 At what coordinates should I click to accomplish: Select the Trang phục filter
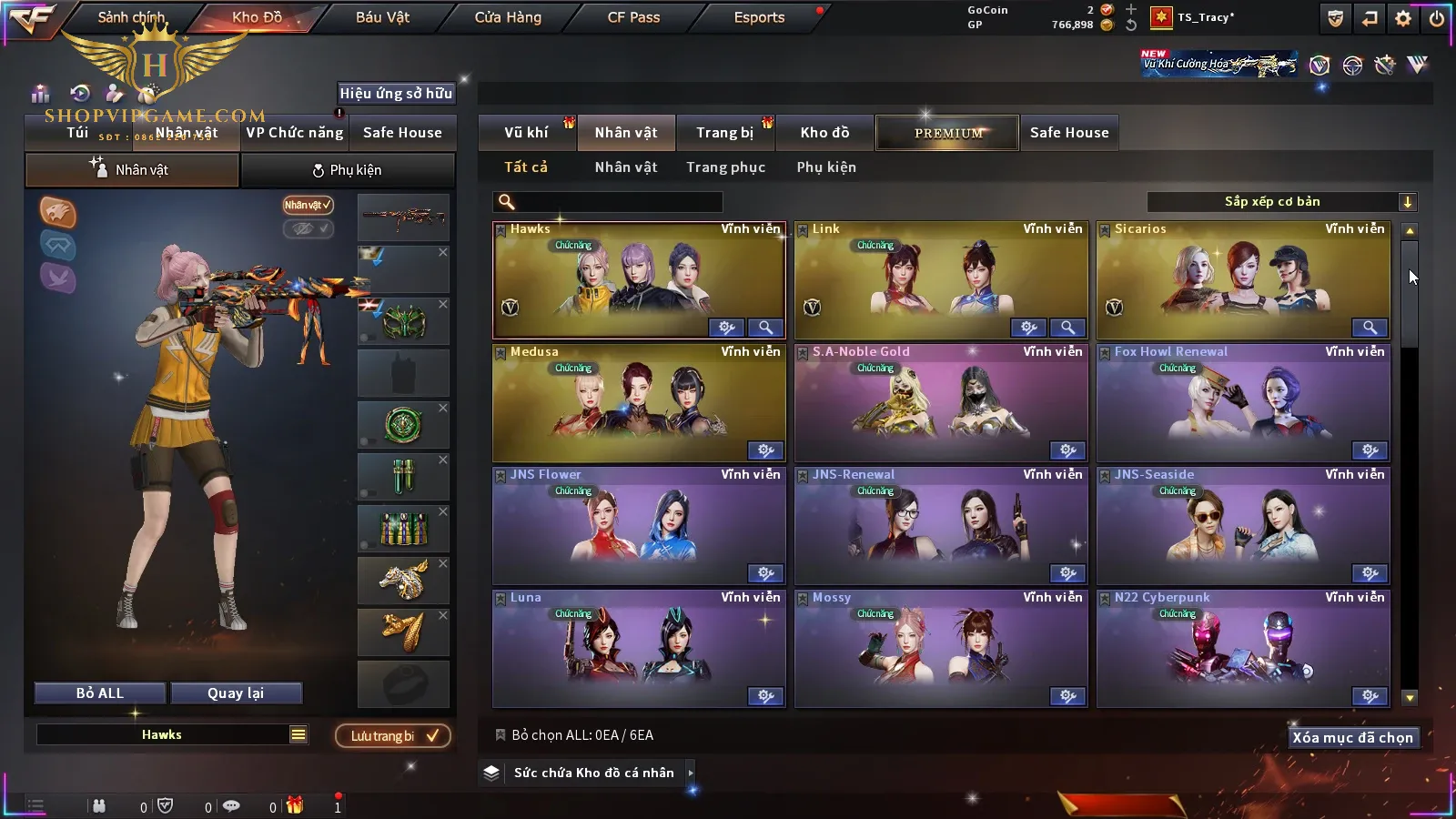coord(725,167)
